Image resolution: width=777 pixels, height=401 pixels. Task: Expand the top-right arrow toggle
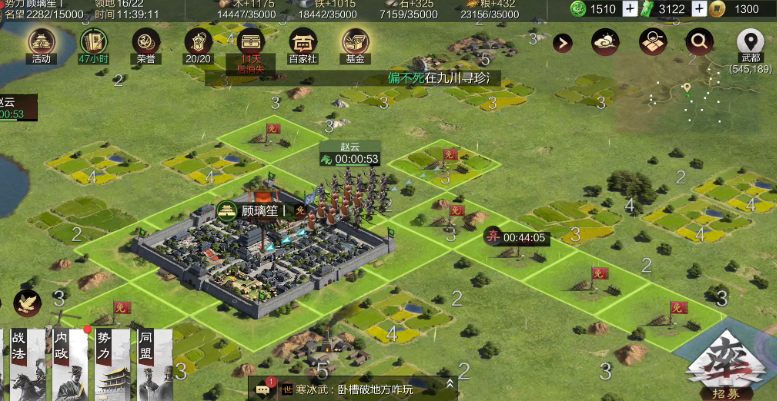tap(563, 42)
